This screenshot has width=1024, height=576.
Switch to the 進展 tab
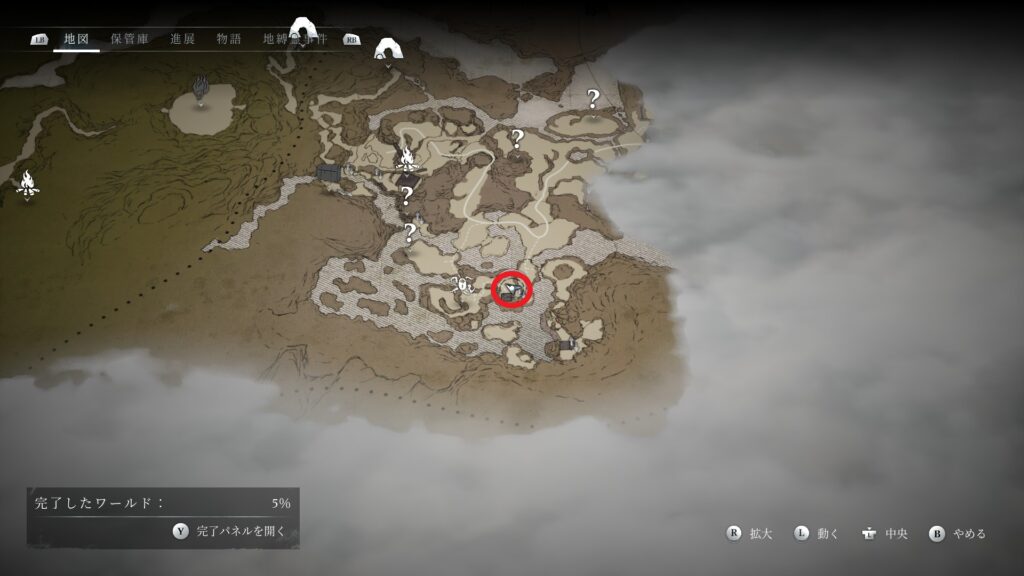182,39
